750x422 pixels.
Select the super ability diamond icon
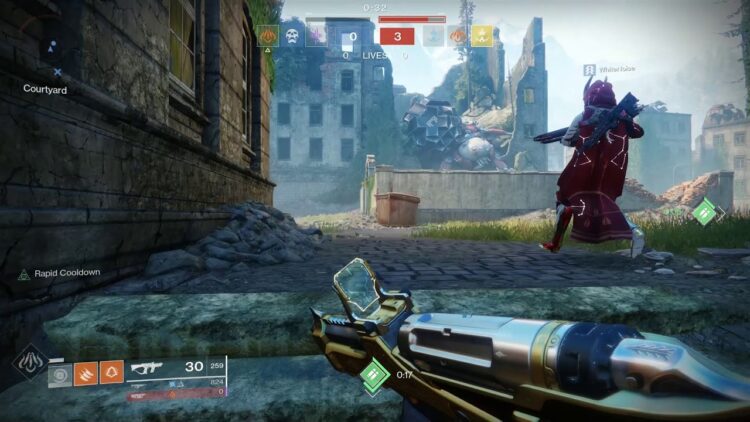pyautogui.click(x=29, y=361)
